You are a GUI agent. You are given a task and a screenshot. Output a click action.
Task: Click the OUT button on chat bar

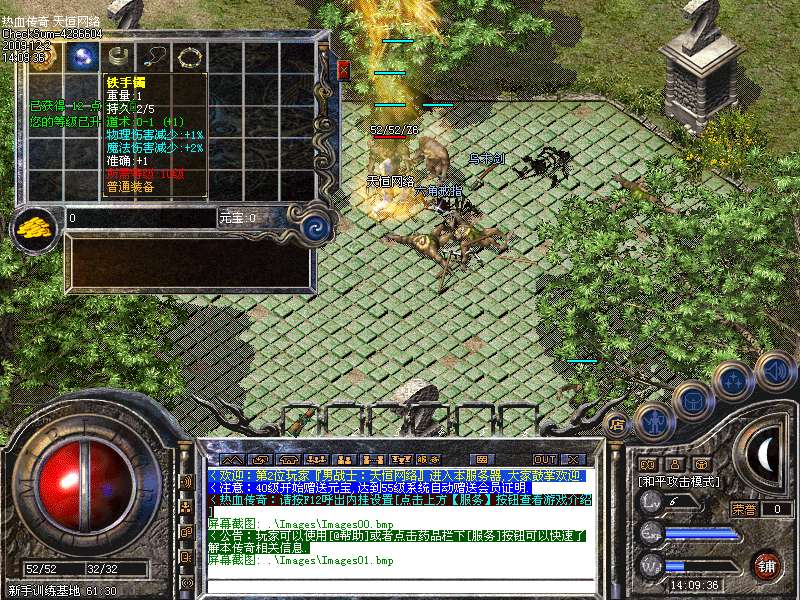[x=545, y=459]
